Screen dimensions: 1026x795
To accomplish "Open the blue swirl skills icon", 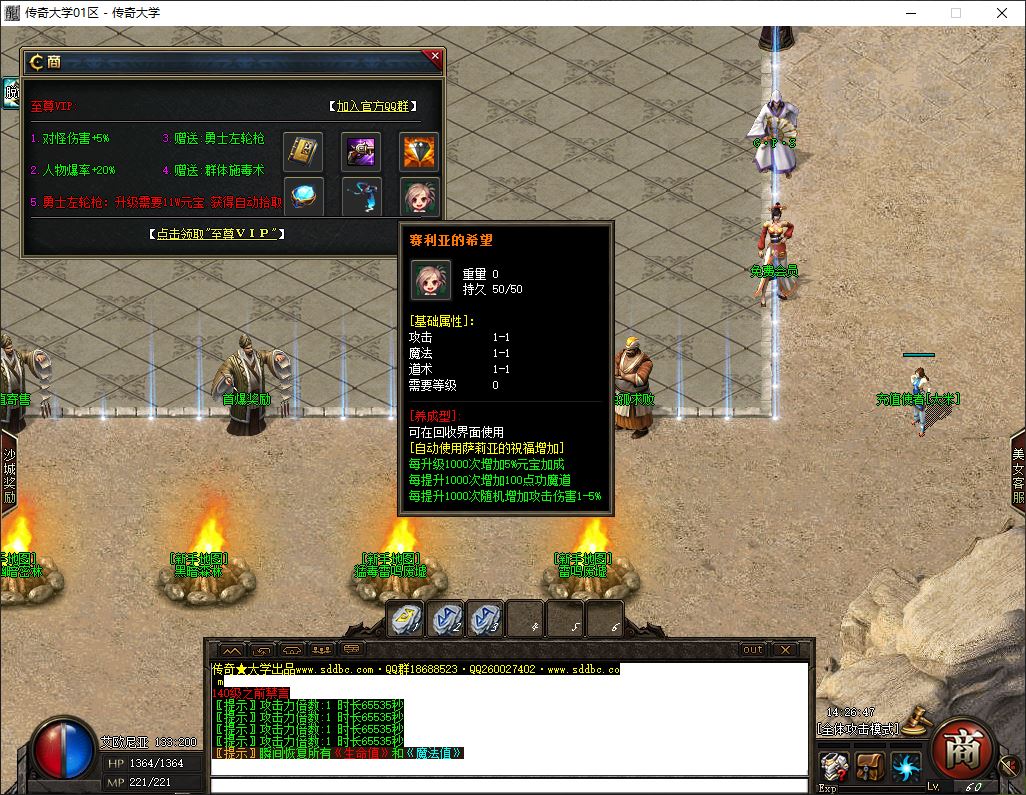I will pos(906,767).
